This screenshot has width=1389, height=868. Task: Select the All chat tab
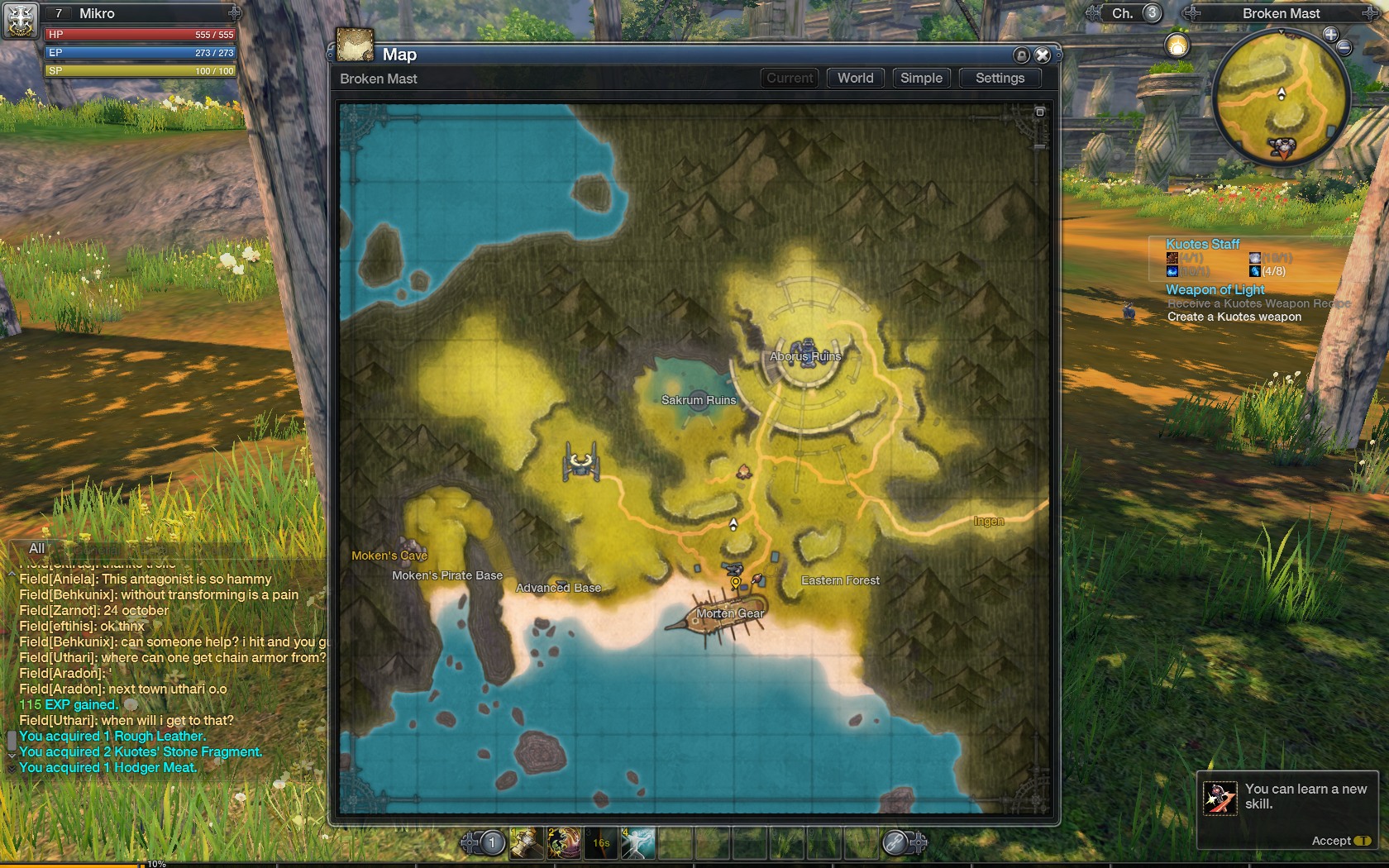pos(37,548)
